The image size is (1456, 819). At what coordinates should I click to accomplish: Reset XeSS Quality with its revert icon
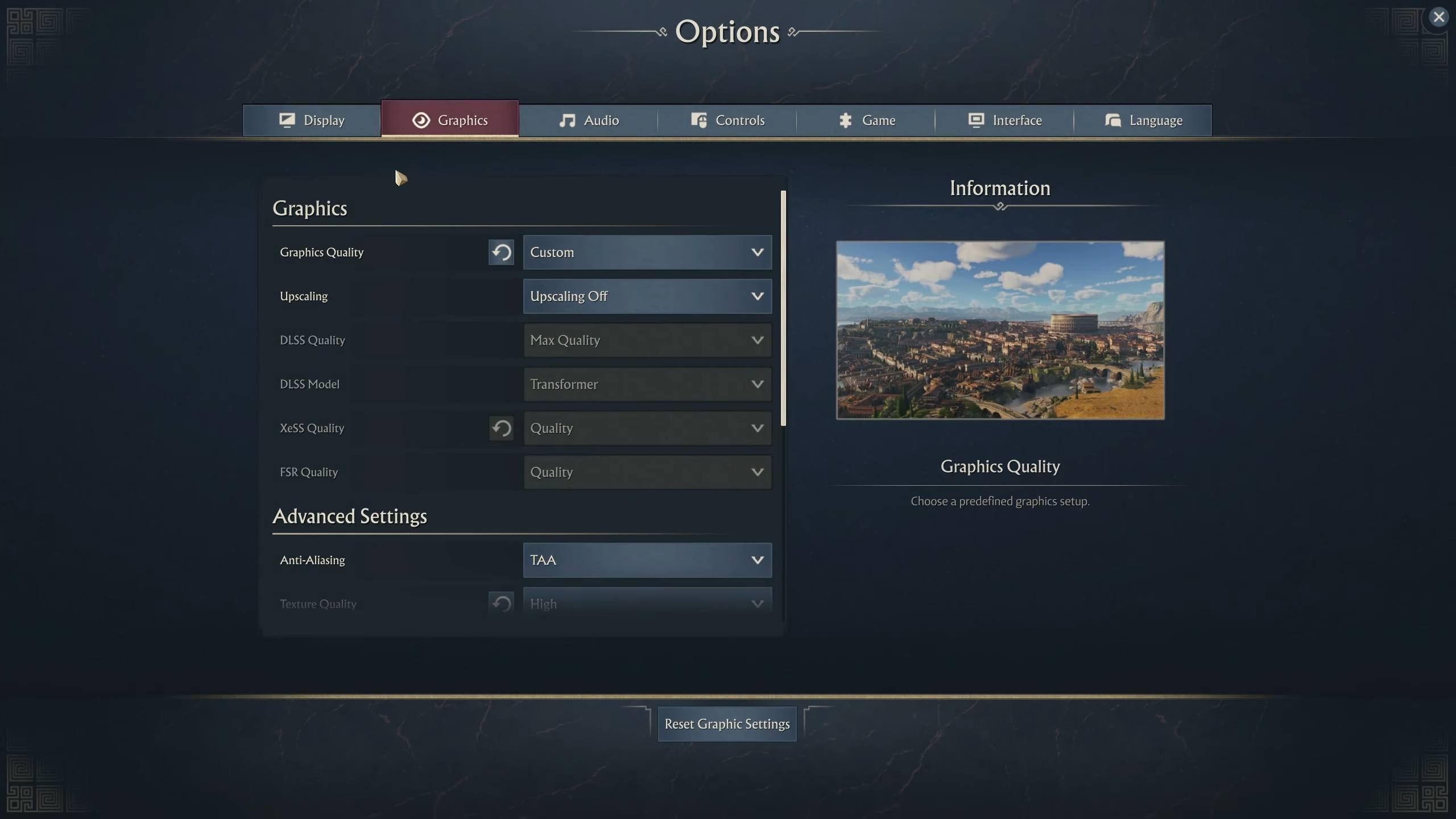click(501, 428)
